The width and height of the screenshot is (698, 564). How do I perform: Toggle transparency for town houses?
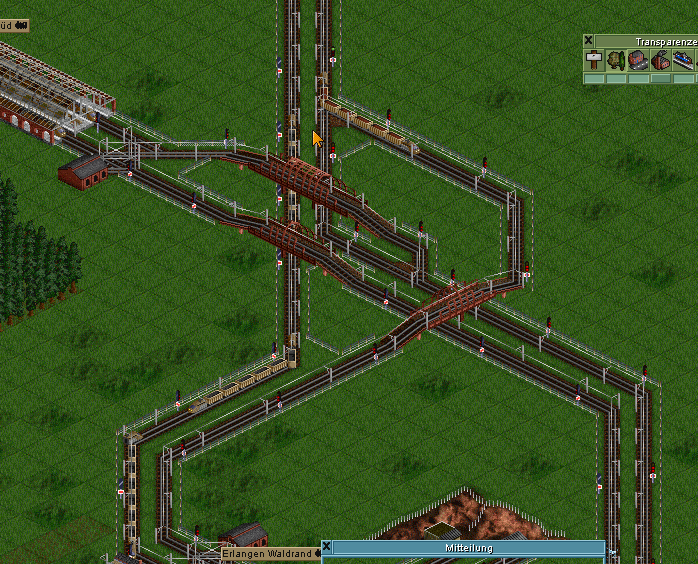(x=638, y=60)
